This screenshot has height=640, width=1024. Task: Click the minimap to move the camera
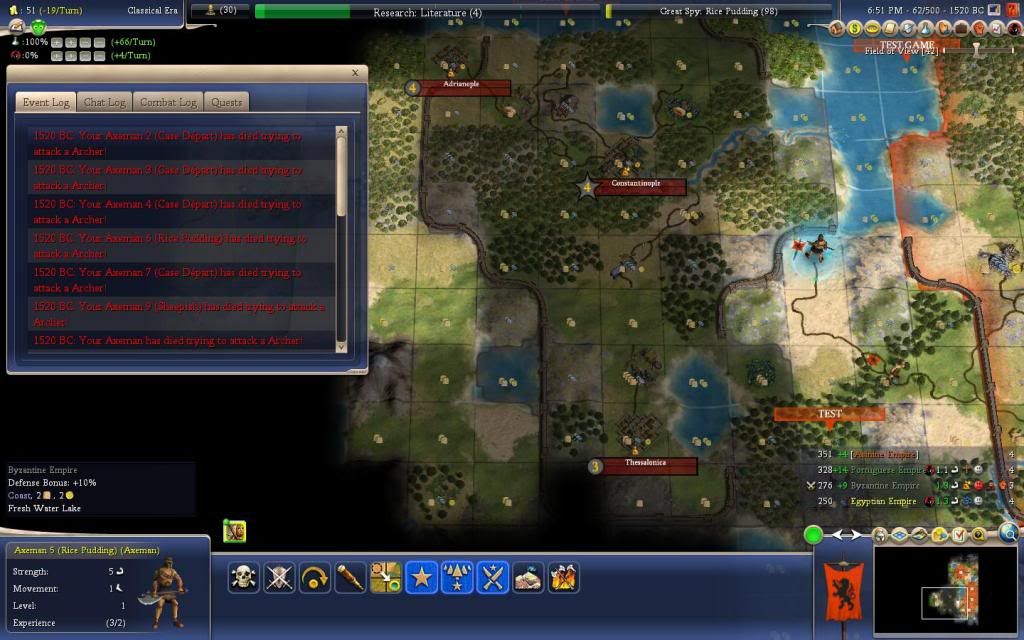click(x=945, y=592)
